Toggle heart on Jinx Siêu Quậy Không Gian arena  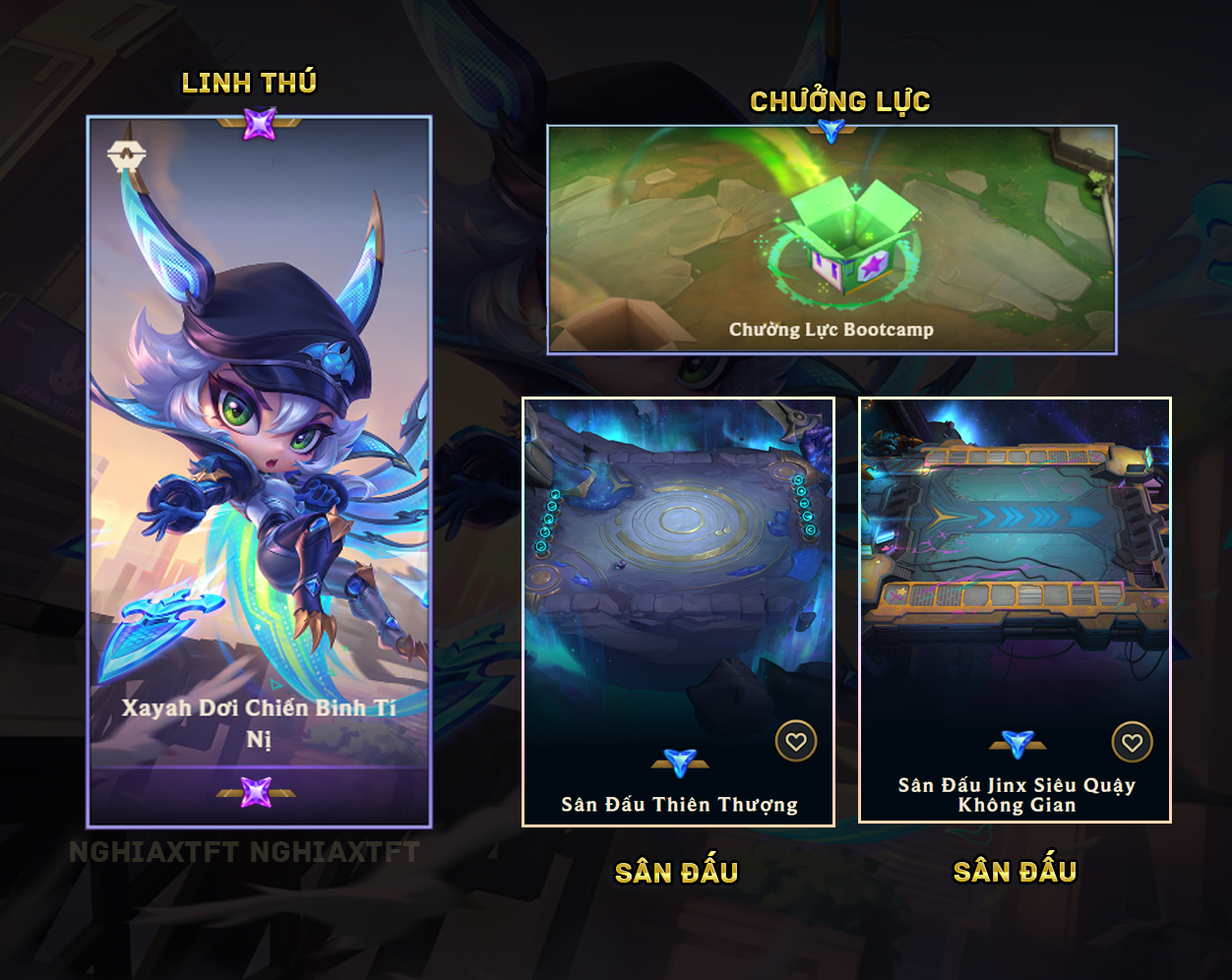[x=1132, y=742]
